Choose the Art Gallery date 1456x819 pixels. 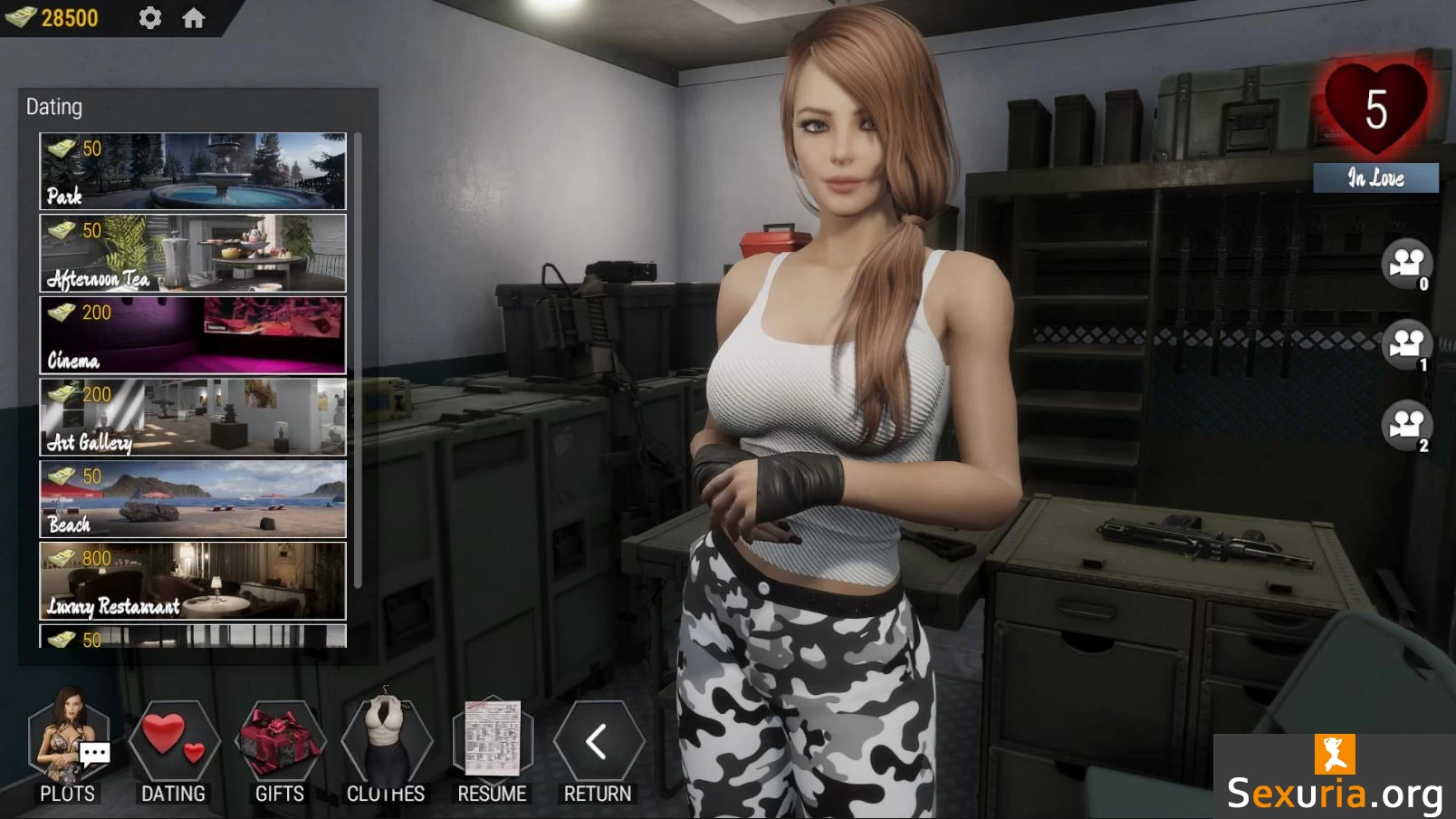[x=193, y=417]
